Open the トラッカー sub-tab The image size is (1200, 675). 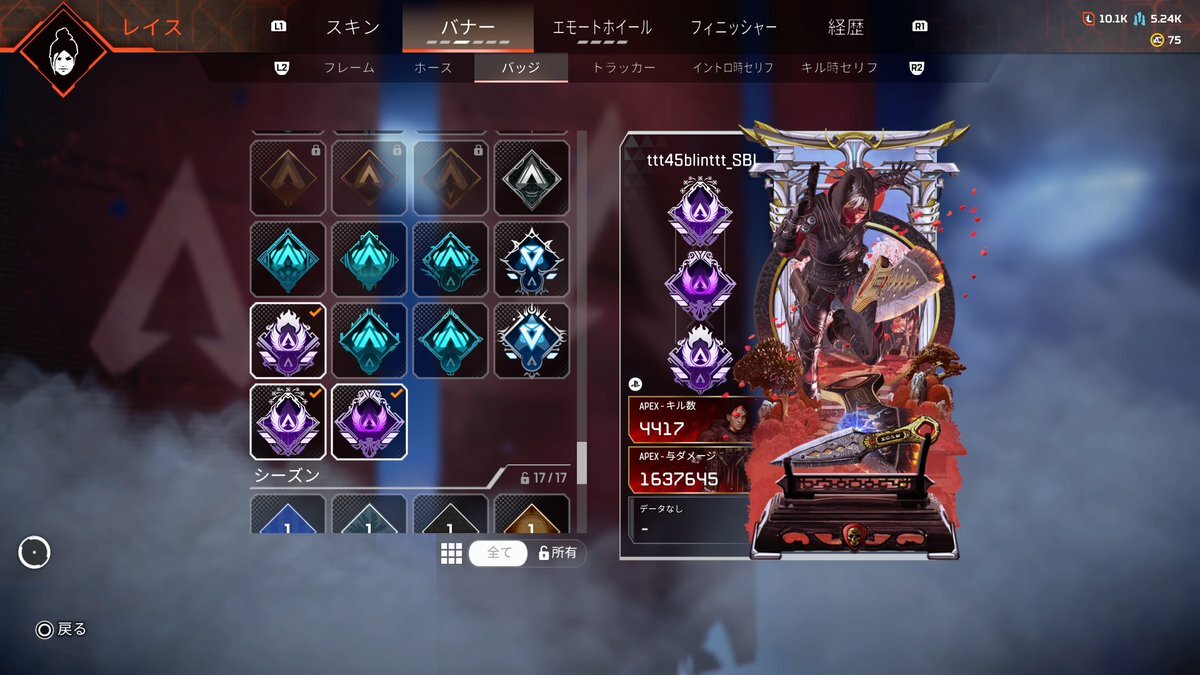pos(624,68)
